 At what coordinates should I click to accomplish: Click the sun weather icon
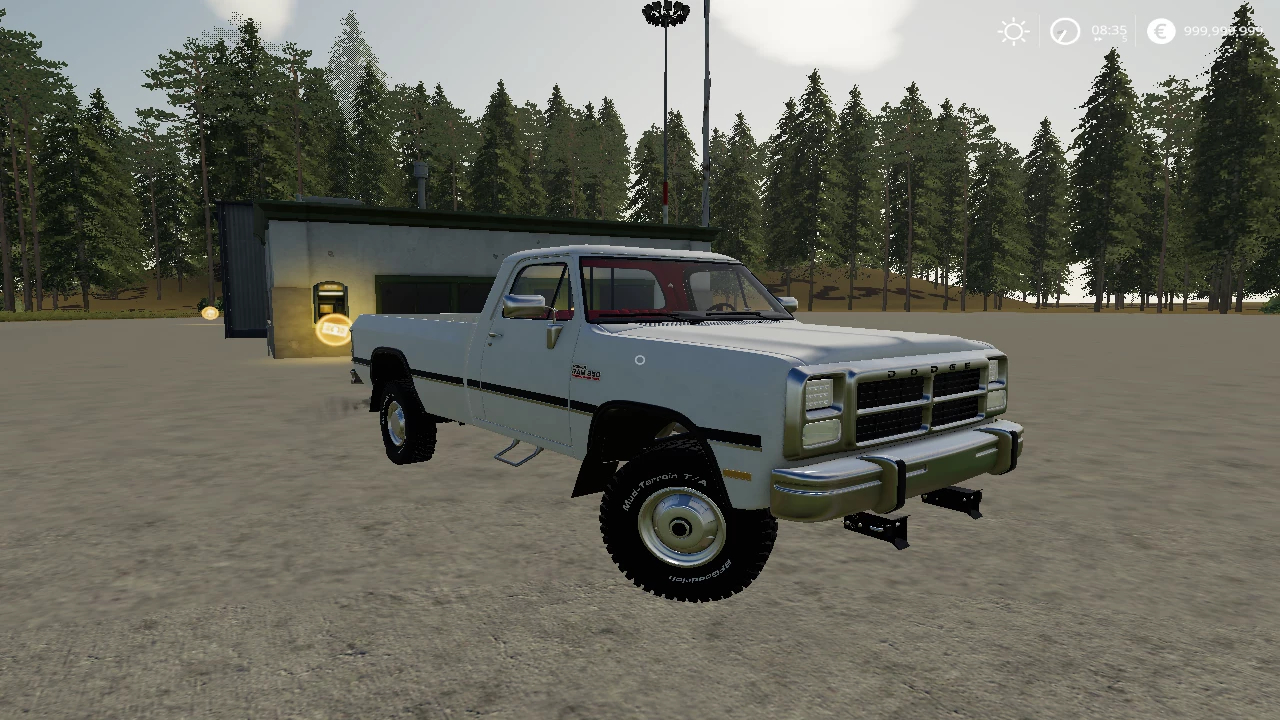(x=1013, y=31)
